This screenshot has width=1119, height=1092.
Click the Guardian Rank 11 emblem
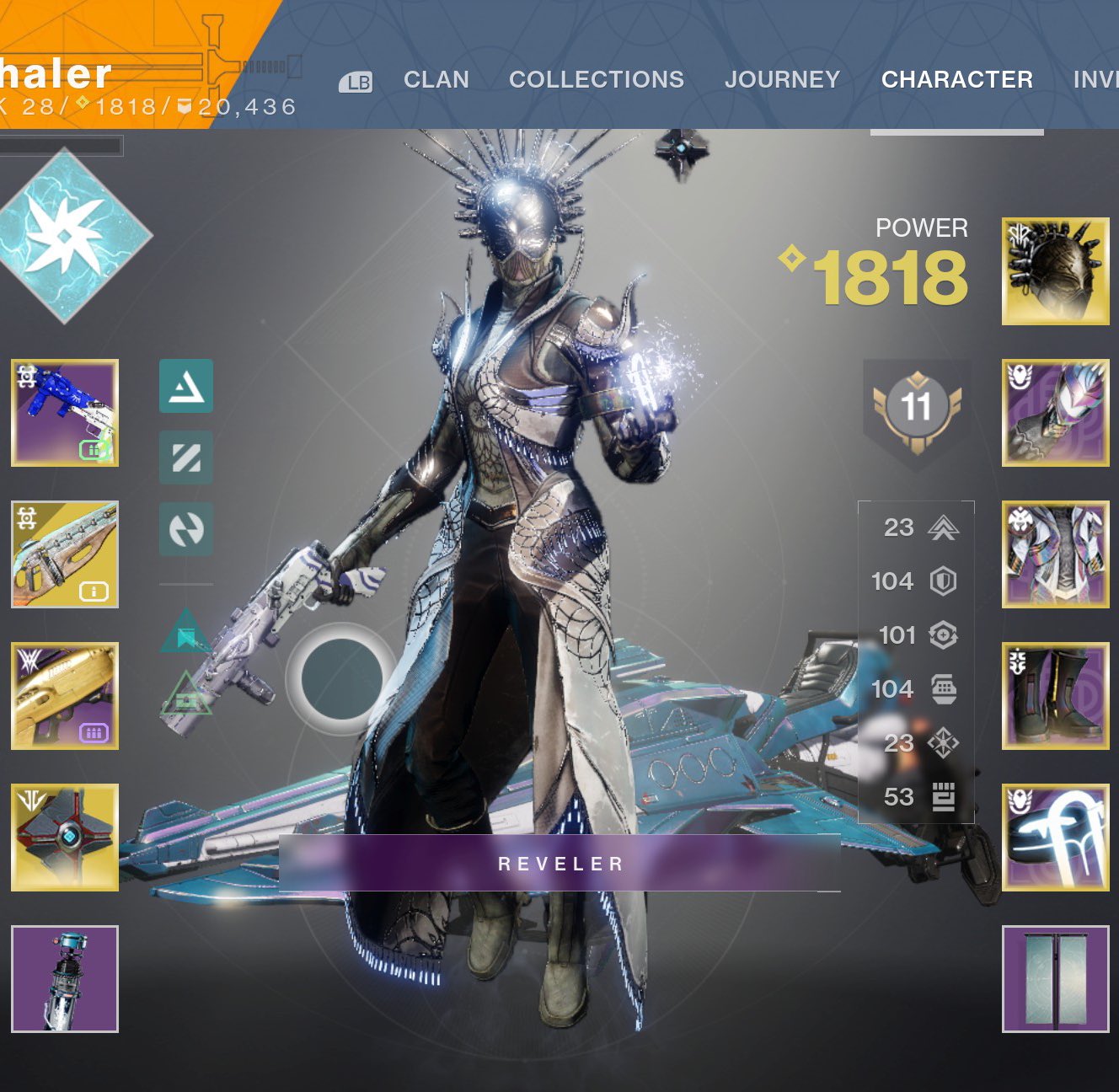(x=915, y=407)
